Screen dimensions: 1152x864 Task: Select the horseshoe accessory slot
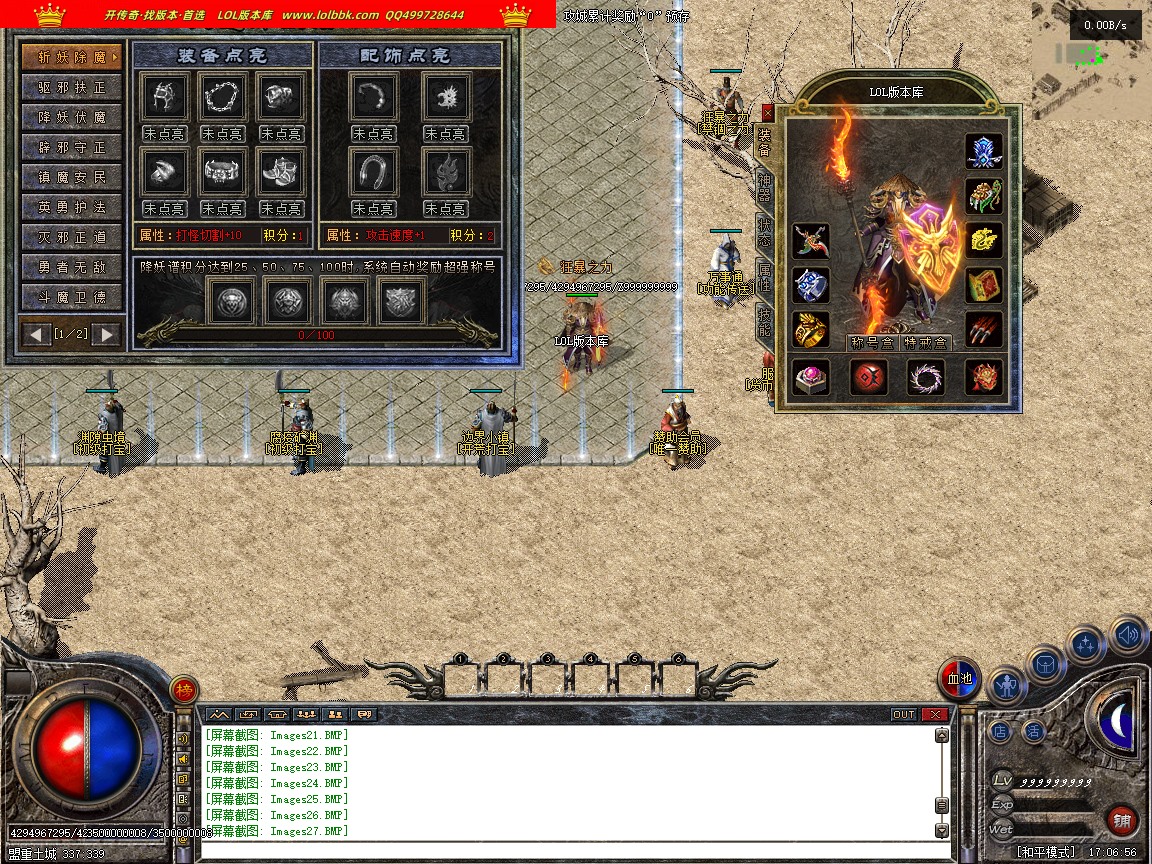[x=374, y=172]
